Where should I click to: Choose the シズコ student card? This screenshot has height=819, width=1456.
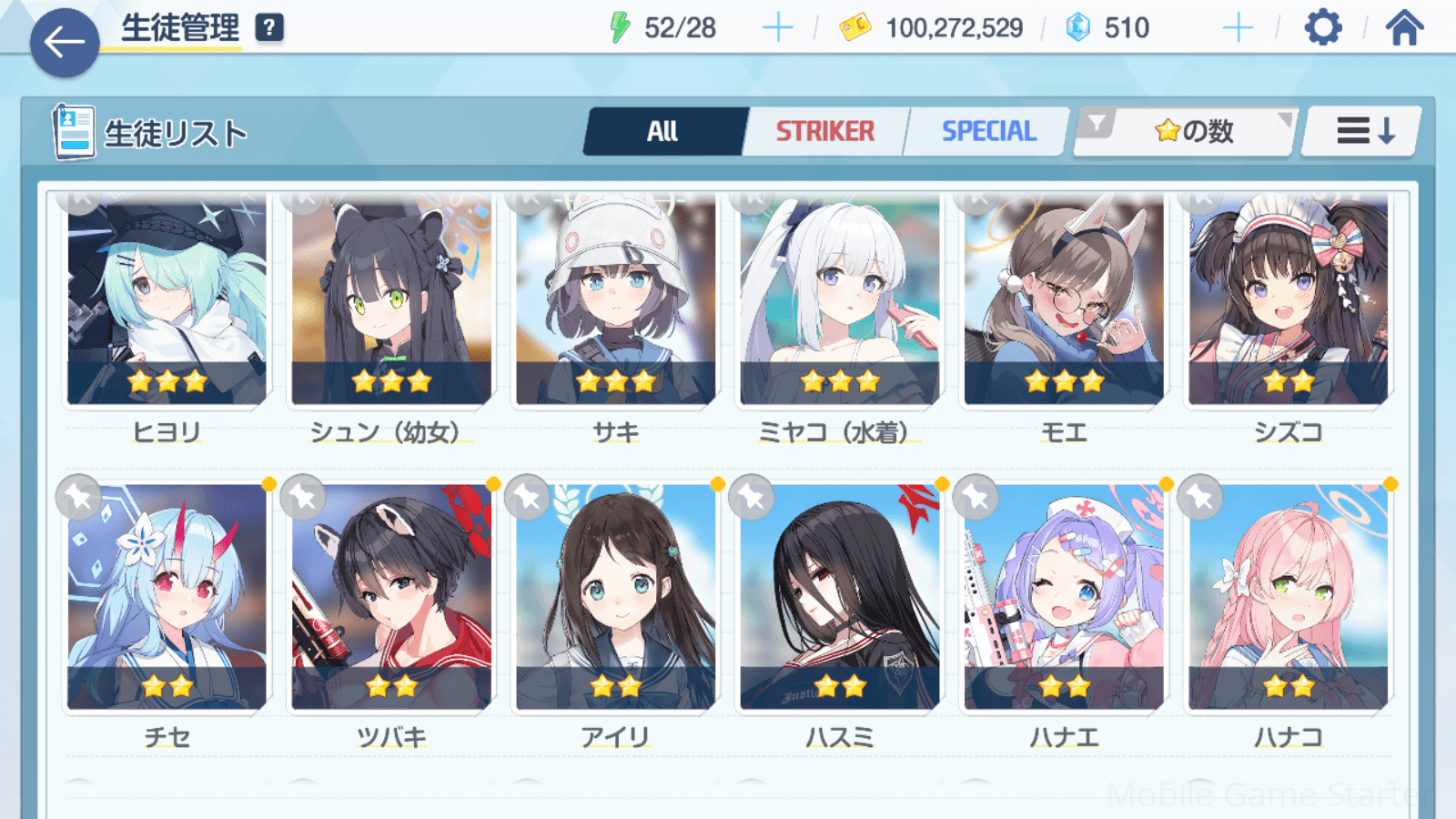pos(1289,300)
